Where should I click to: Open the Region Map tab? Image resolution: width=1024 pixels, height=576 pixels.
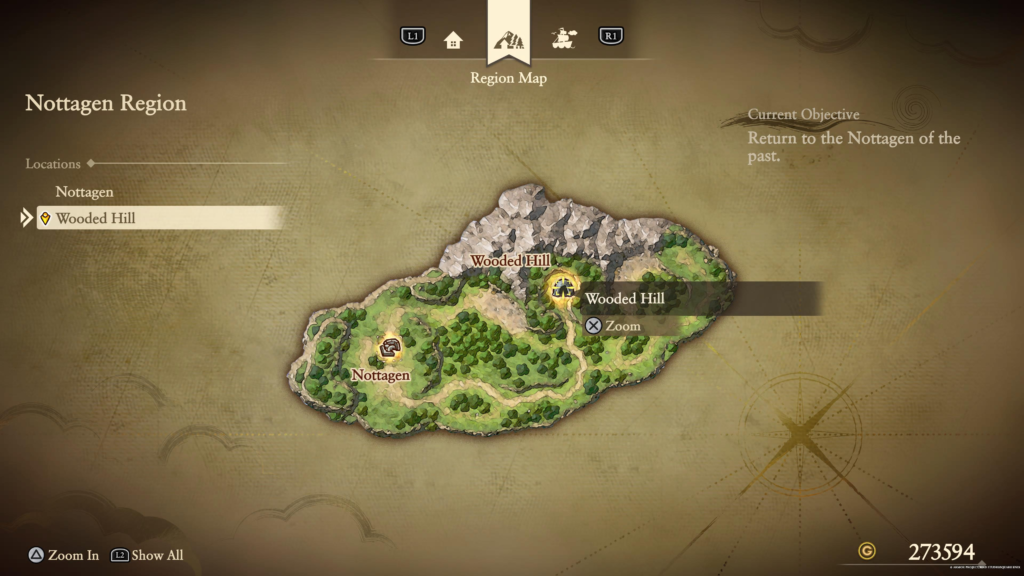point(508,41)
